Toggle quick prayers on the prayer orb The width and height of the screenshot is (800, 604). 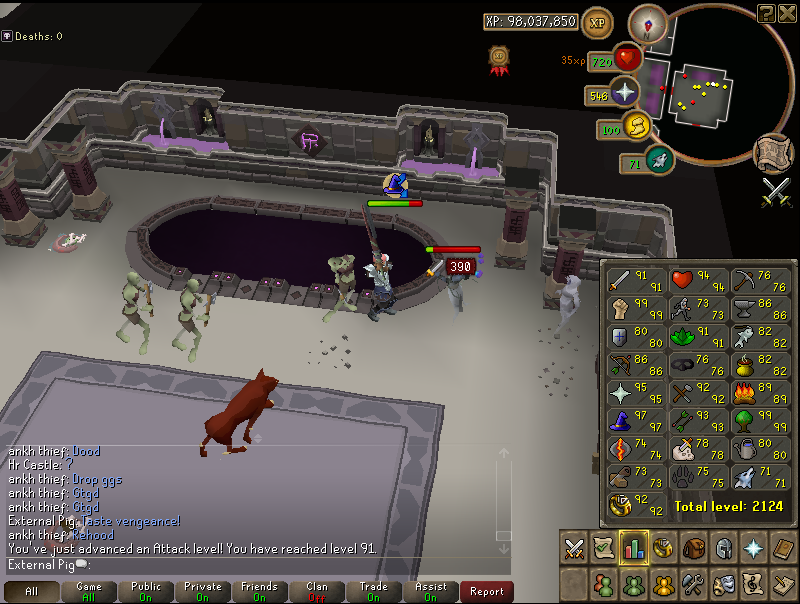626,95
